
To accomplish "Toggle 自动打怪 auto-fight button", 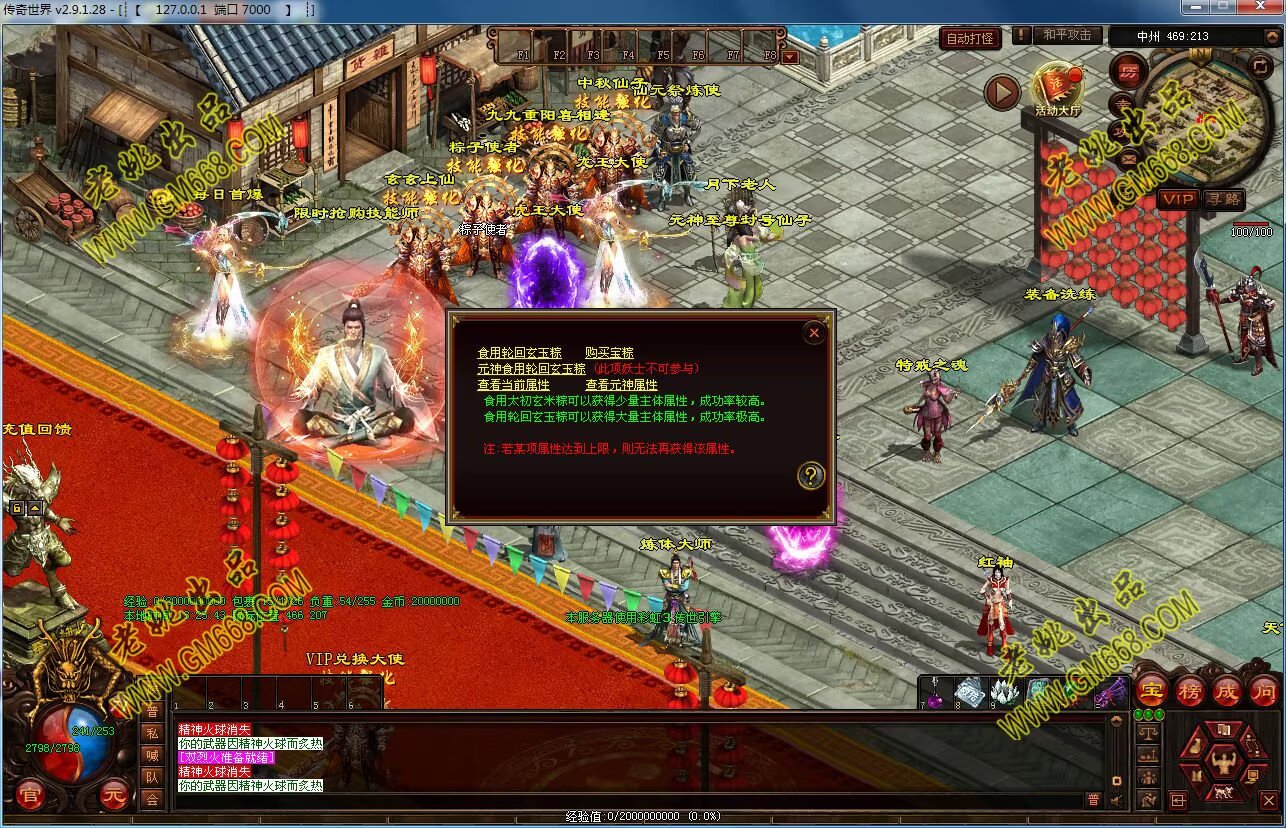I will coord(970,38).
